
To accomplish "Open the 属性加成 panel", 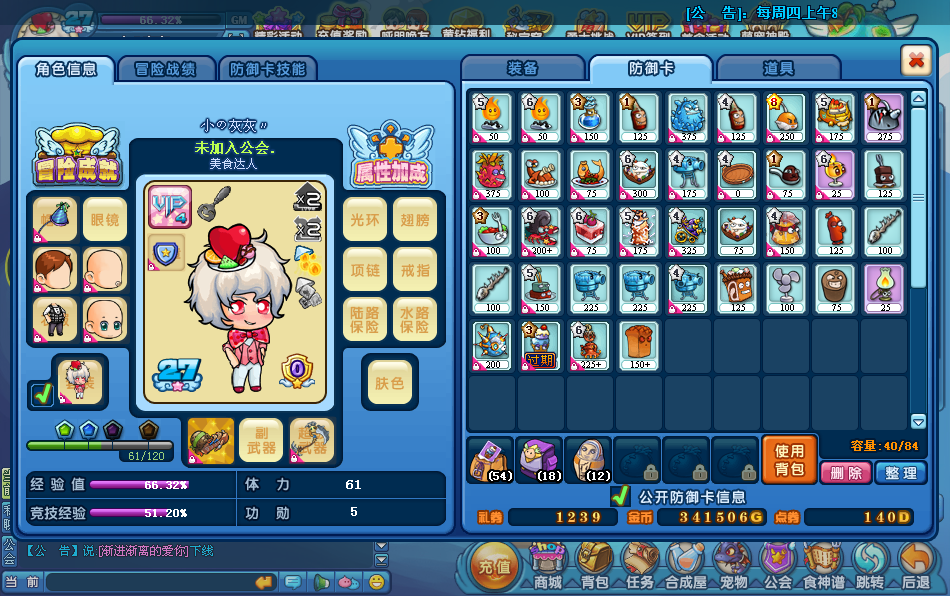I will (x=390, y=156).
